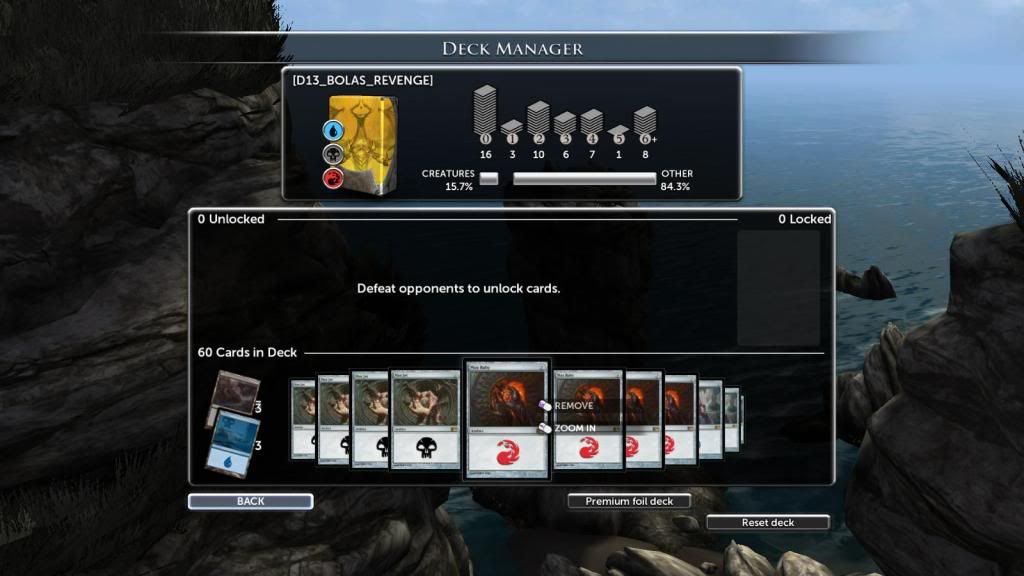Image resolution: width=1024 pixels, height=576 pixels.
Task: Select the highlighted Mountain card in the center
Action: pyautogui.click(x=507, y=418)
